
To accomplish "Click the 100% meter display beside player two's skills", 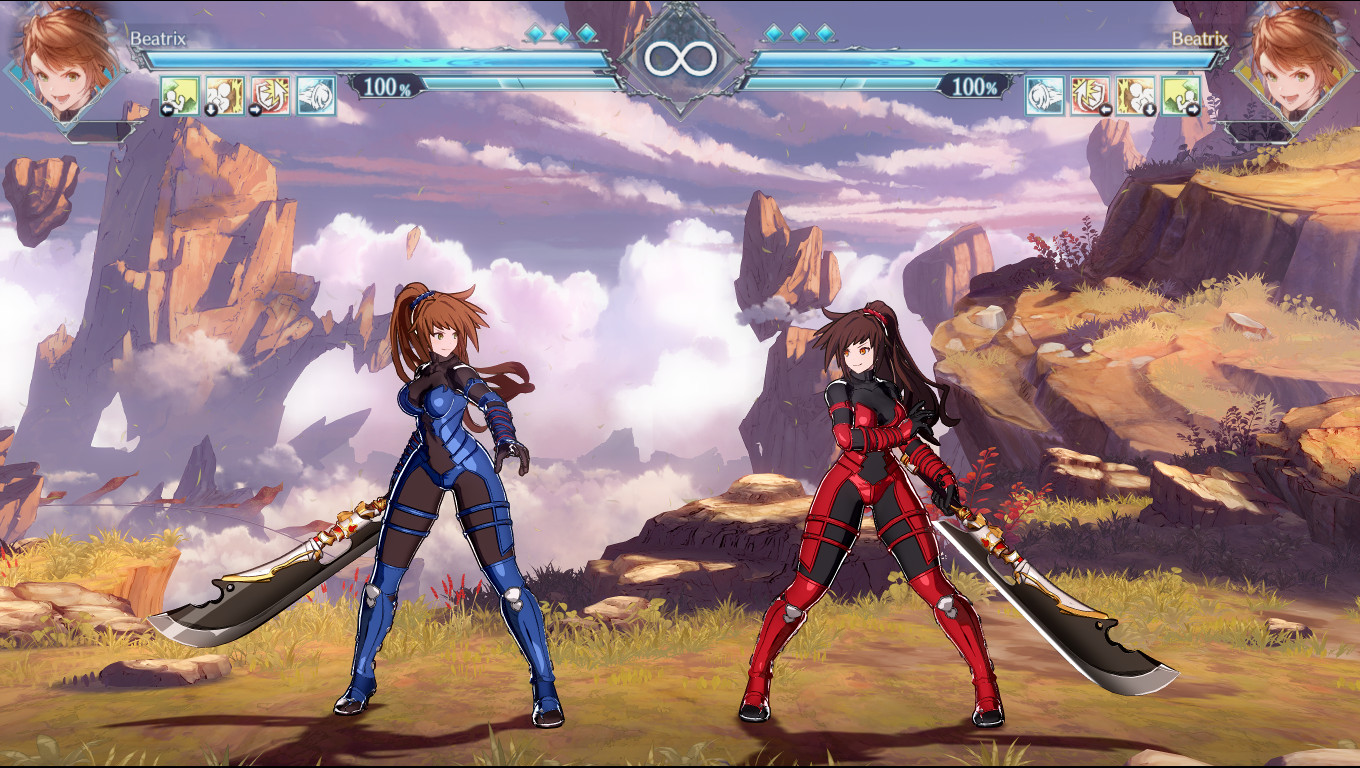I will (975, 88).
